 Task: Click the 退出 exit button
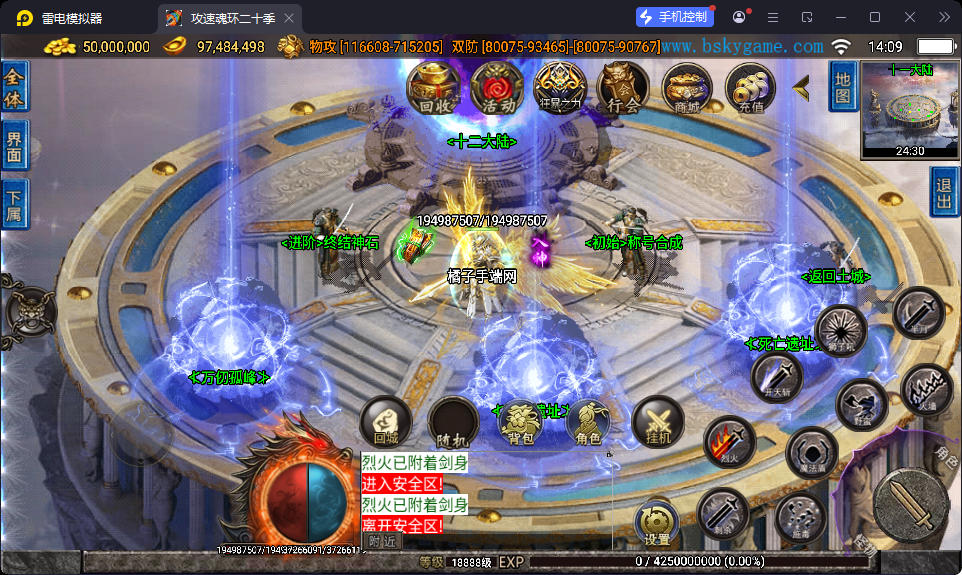(x=944, y=191)
